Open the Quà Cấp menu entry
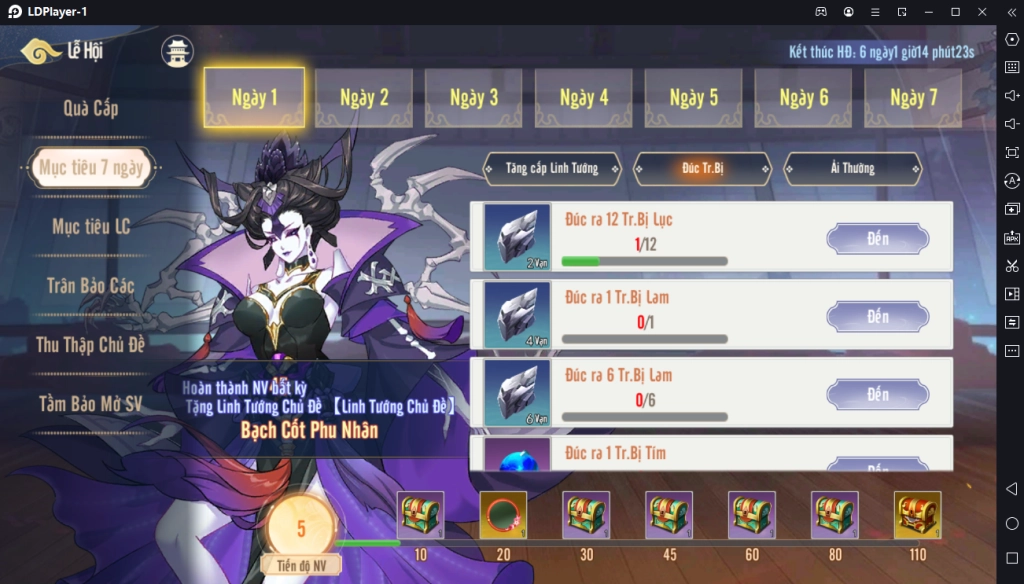 (x=91, y=108)
